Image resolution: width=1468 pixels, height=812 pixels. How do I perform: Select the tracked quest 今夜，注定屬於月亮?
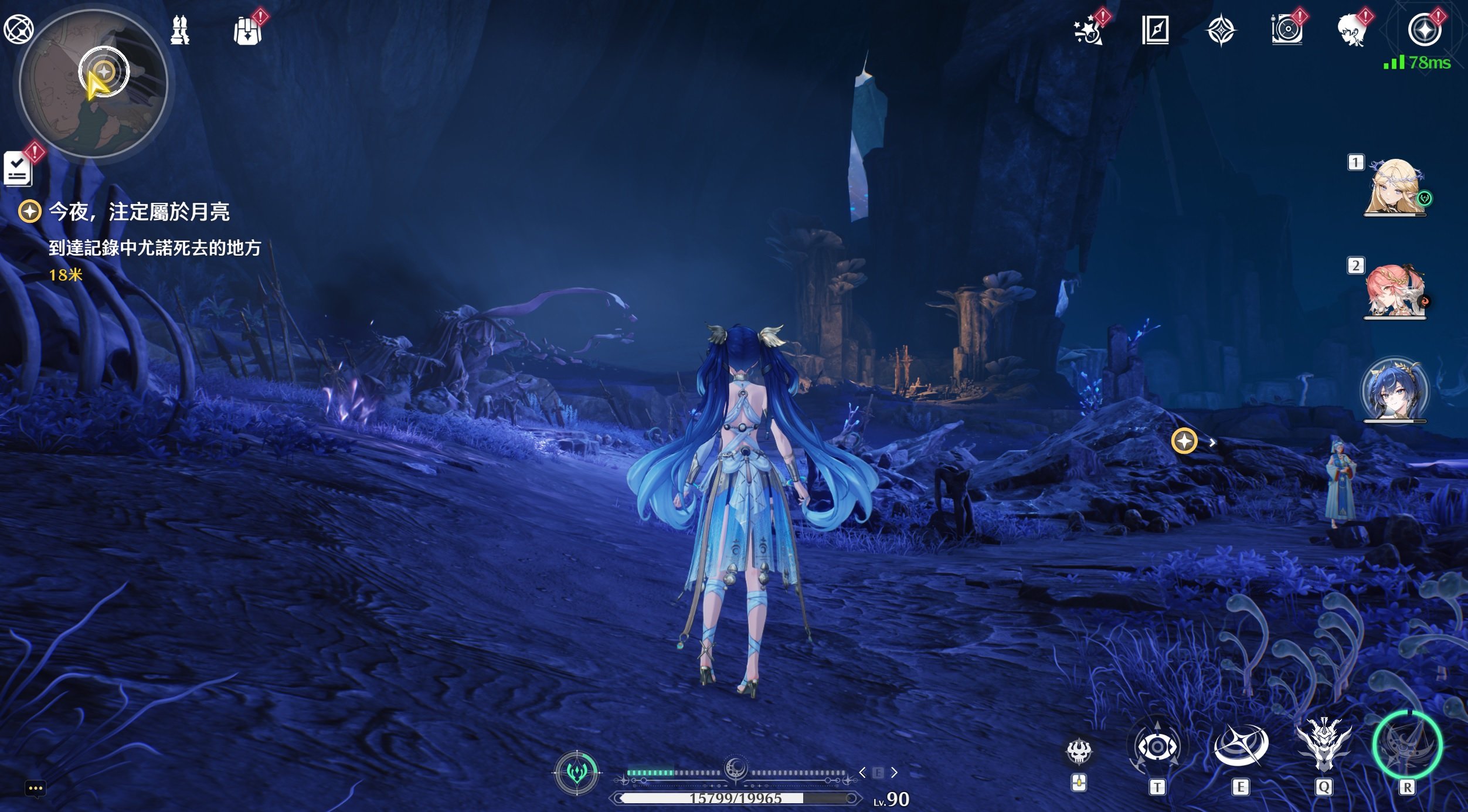[138, 212]
